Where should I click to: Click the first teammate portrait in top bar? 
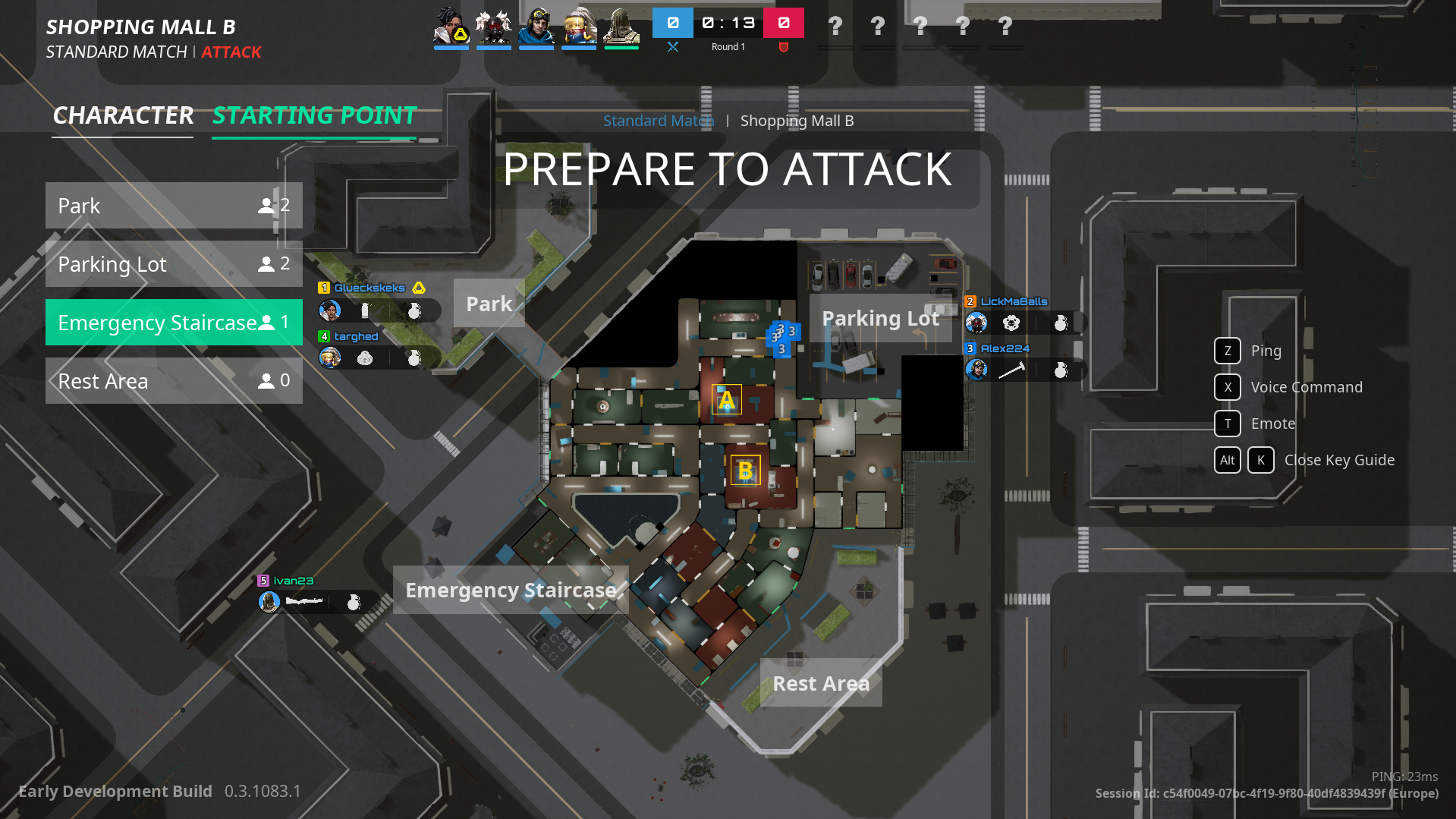[451, 27]
